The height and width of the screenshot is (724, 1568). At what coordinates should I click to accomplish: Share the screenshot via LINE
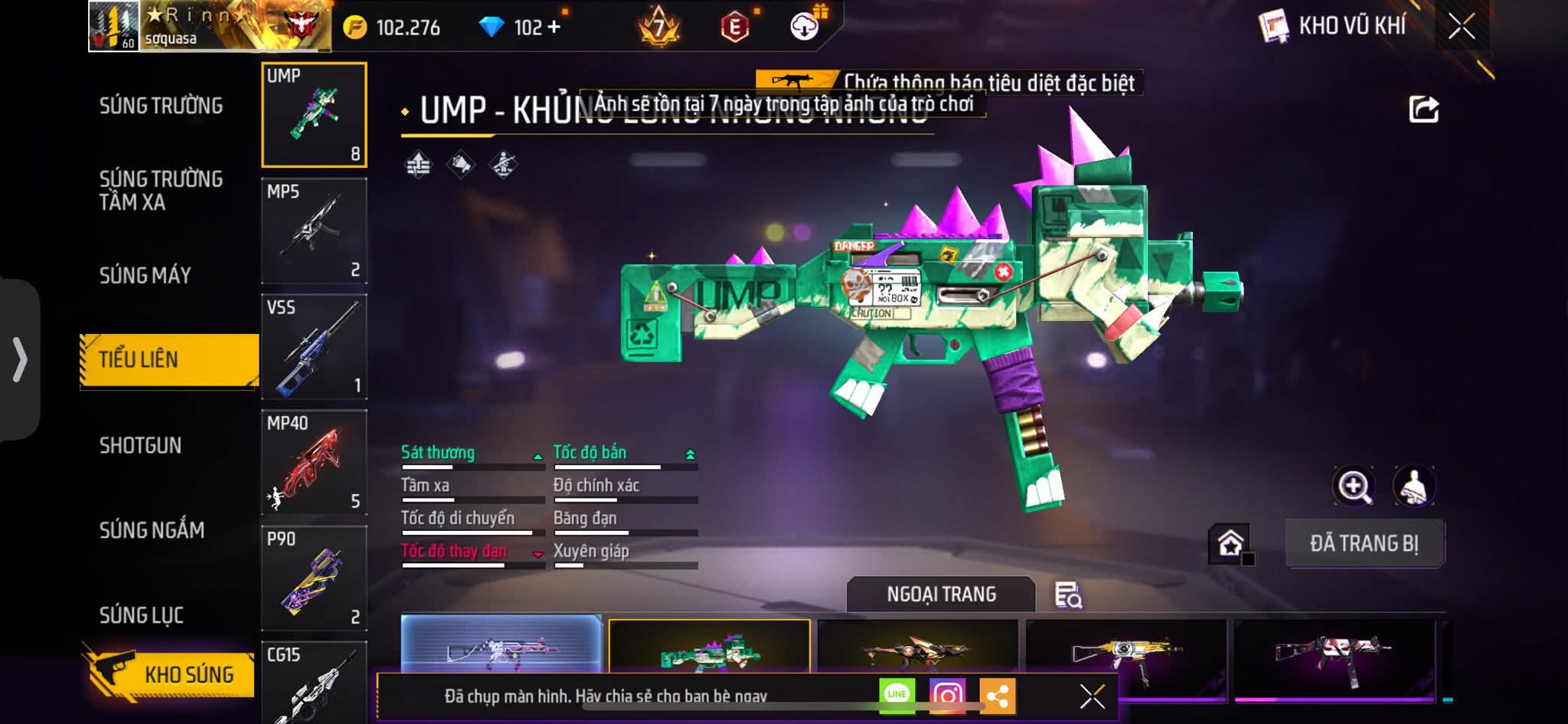[x=897, y=694]
